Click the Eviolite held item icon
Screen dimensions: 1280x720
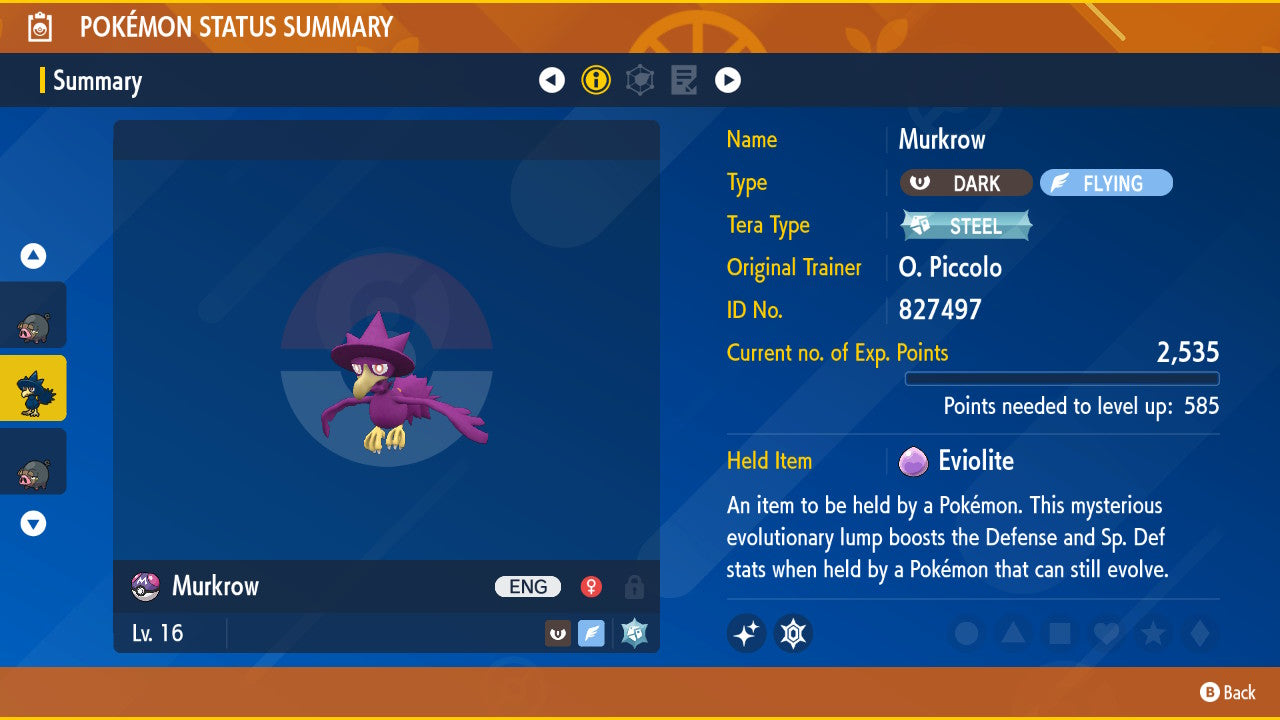point(912,461)
